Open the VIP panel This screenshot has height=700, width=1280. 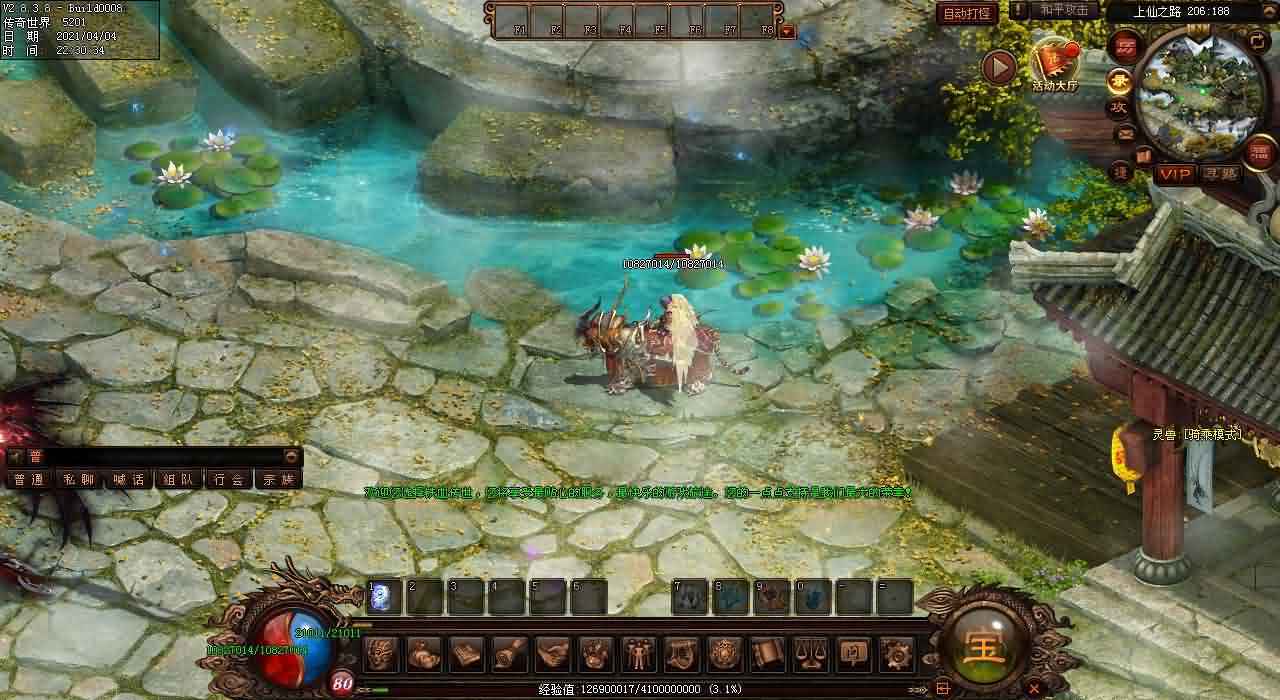1176,174
